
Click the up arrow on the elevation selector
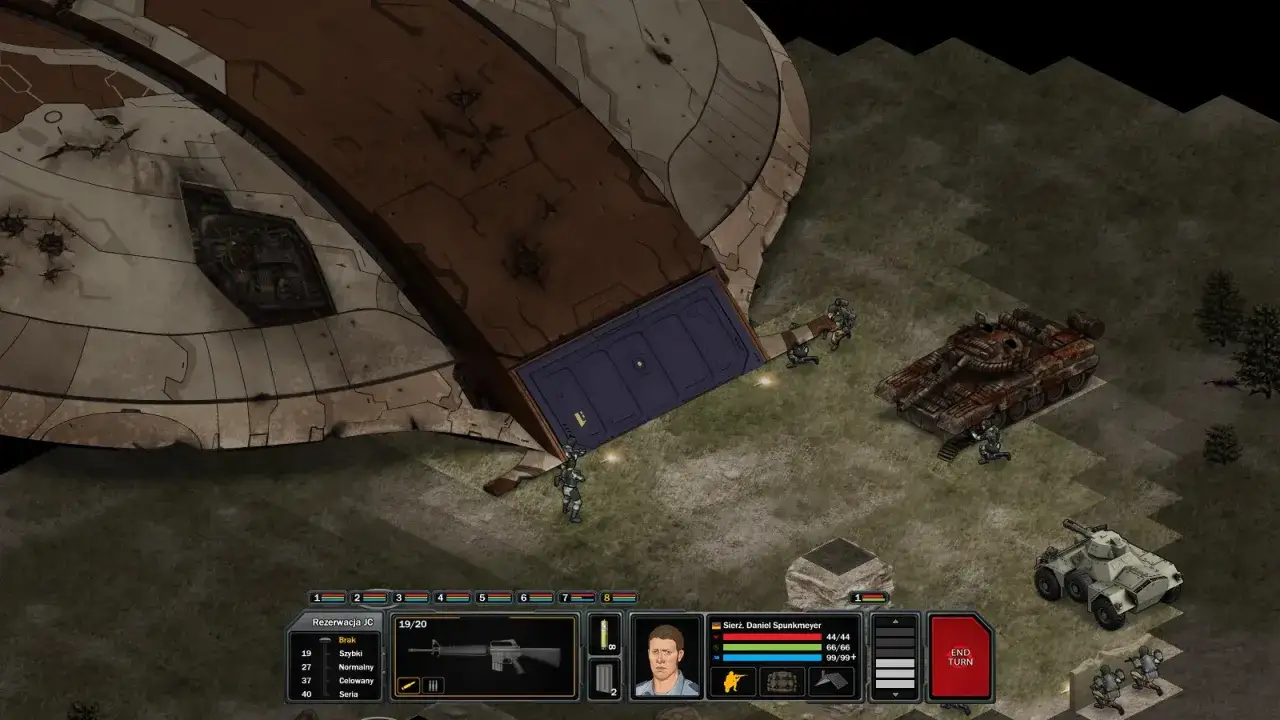tap(895, 621)
